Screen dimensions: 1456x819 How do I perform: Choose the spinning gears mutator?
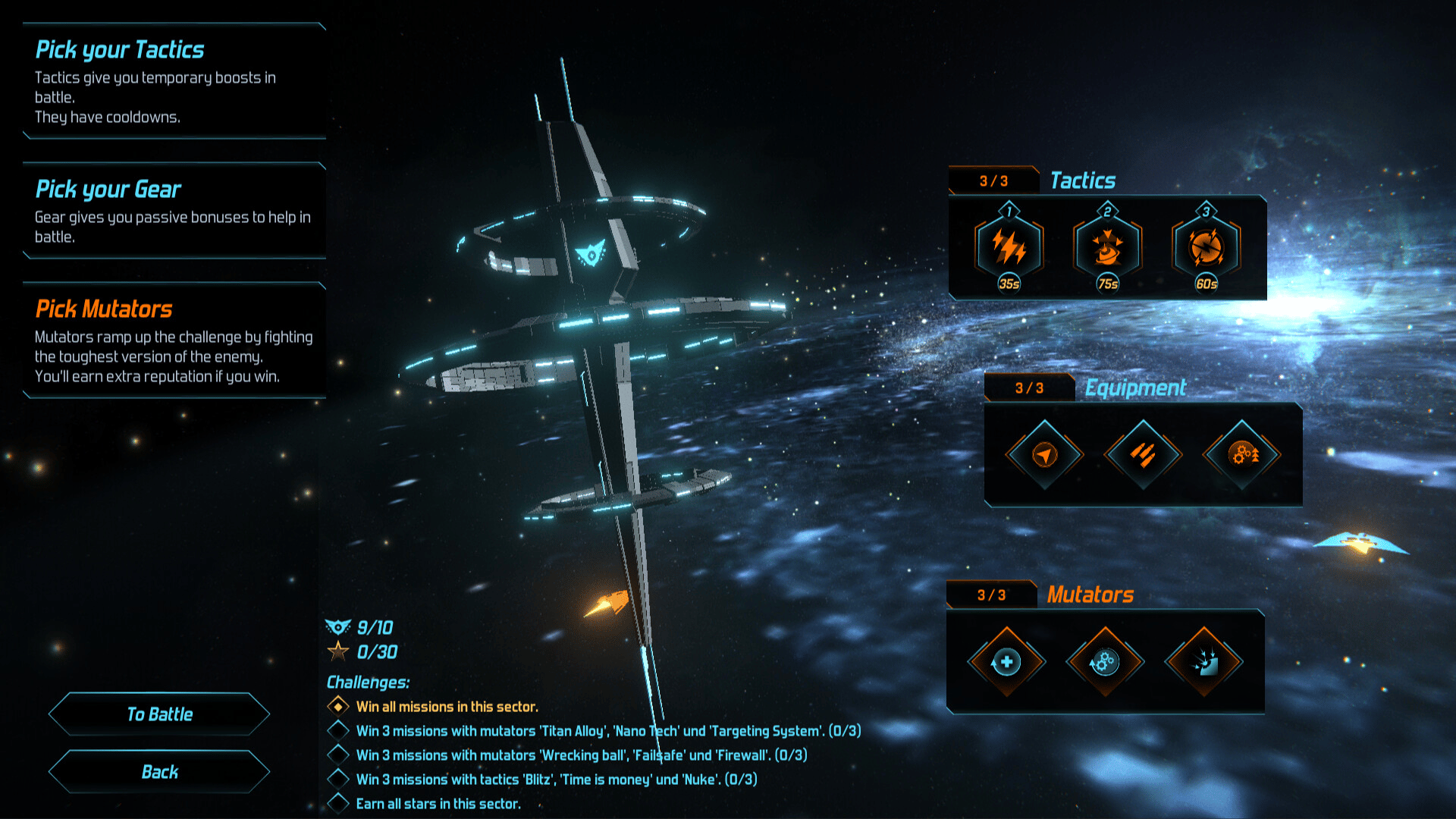(x=1105, y=662)
